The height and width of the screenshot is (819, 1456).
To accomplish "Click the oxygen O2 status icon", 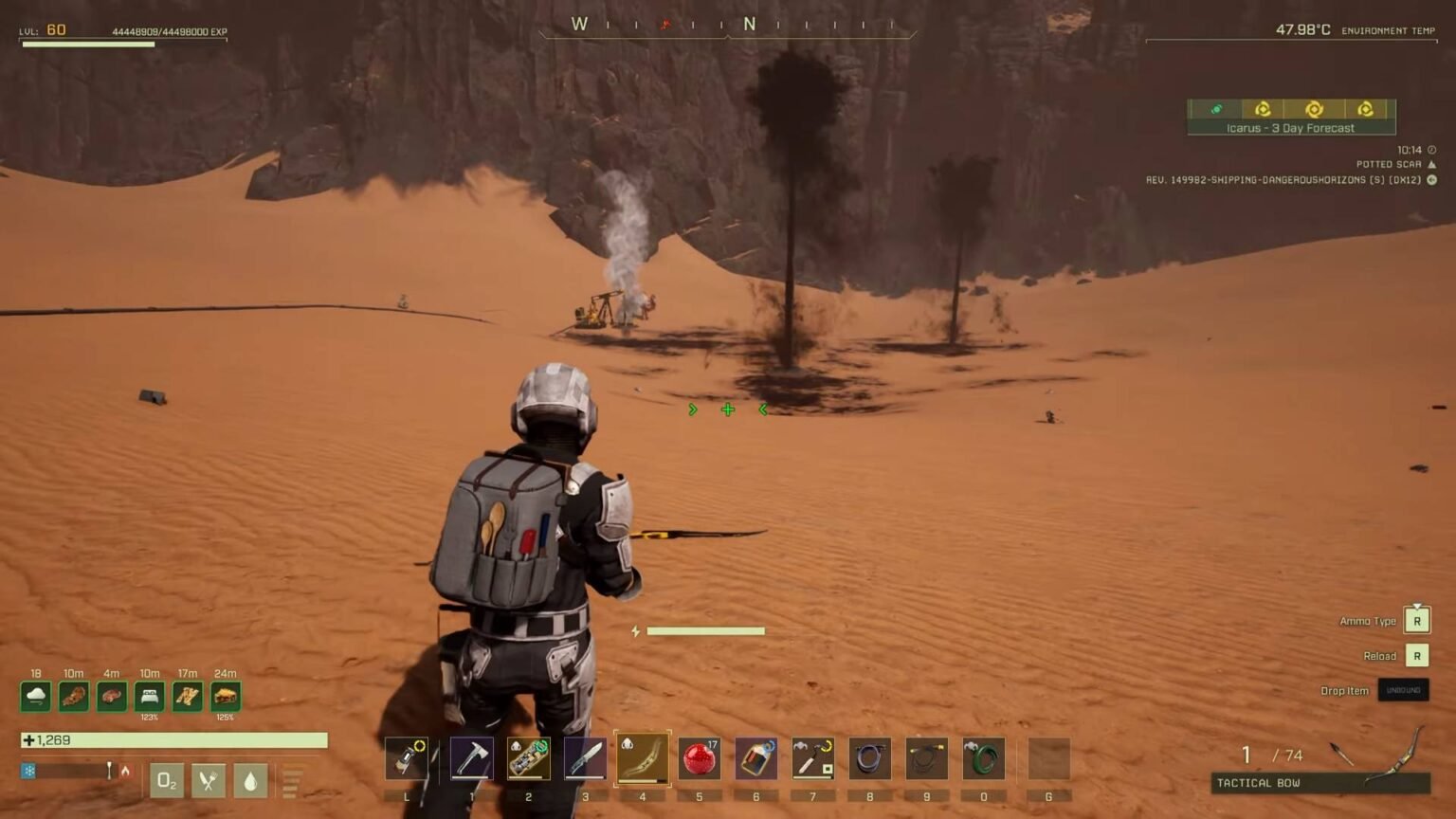I will pos(167,779).
